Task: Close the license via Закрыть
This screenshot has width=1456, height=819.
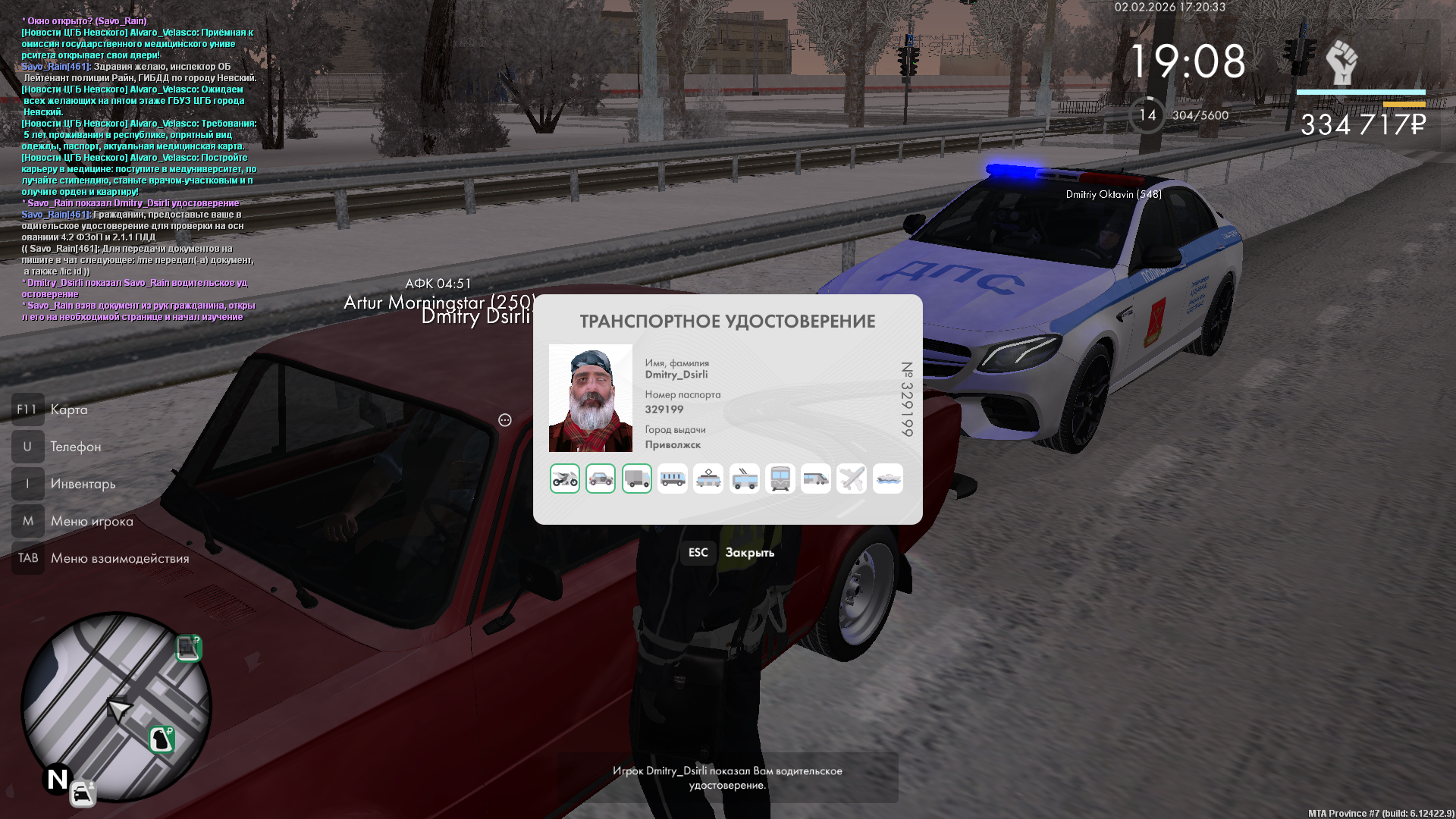Action: coord(749,553)
